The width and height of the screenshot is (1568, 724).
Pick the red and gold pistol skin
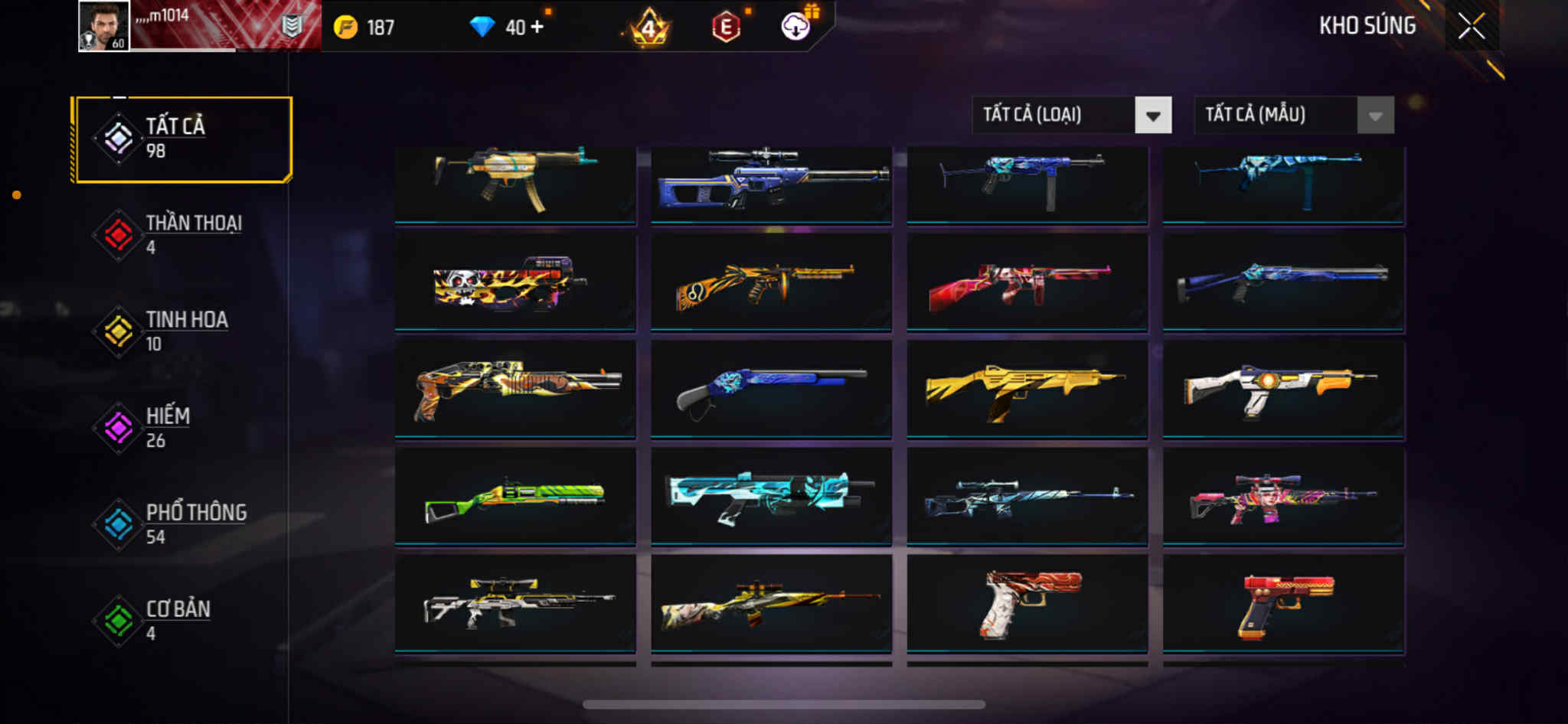(1283, 604)
